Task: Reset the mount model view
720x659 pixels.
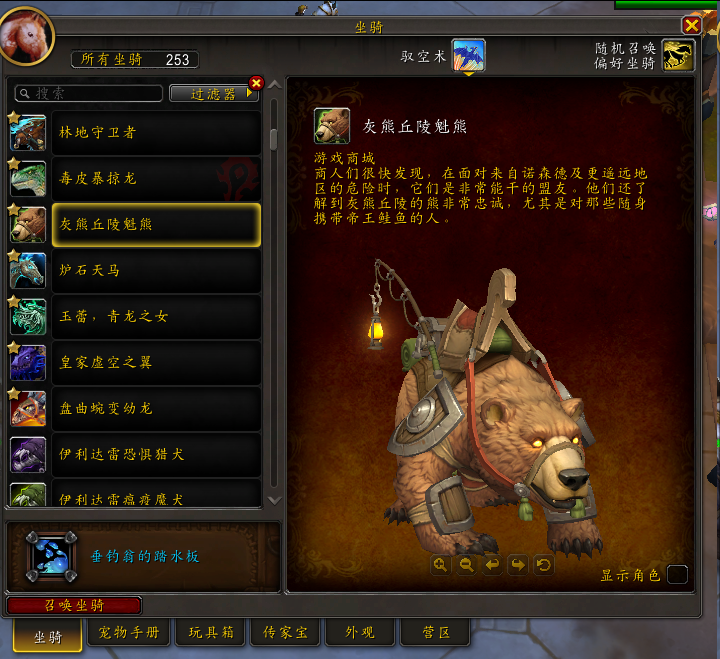Action: (543, 565)
